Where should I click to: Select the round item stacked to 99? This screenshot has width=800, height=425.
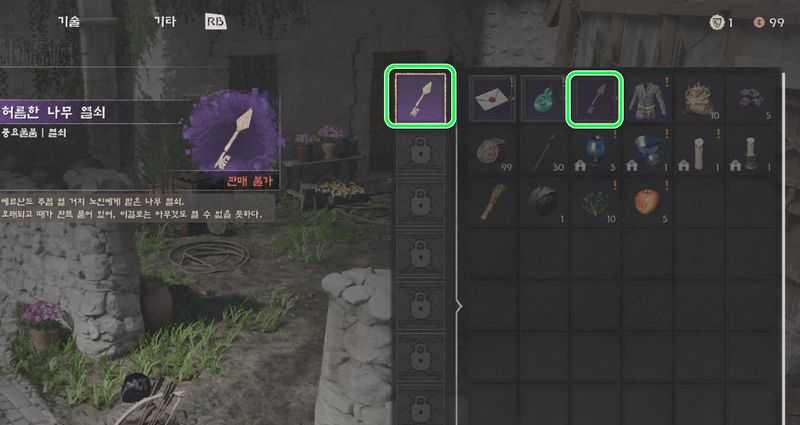pyautogui.click(x=493, y=151)
